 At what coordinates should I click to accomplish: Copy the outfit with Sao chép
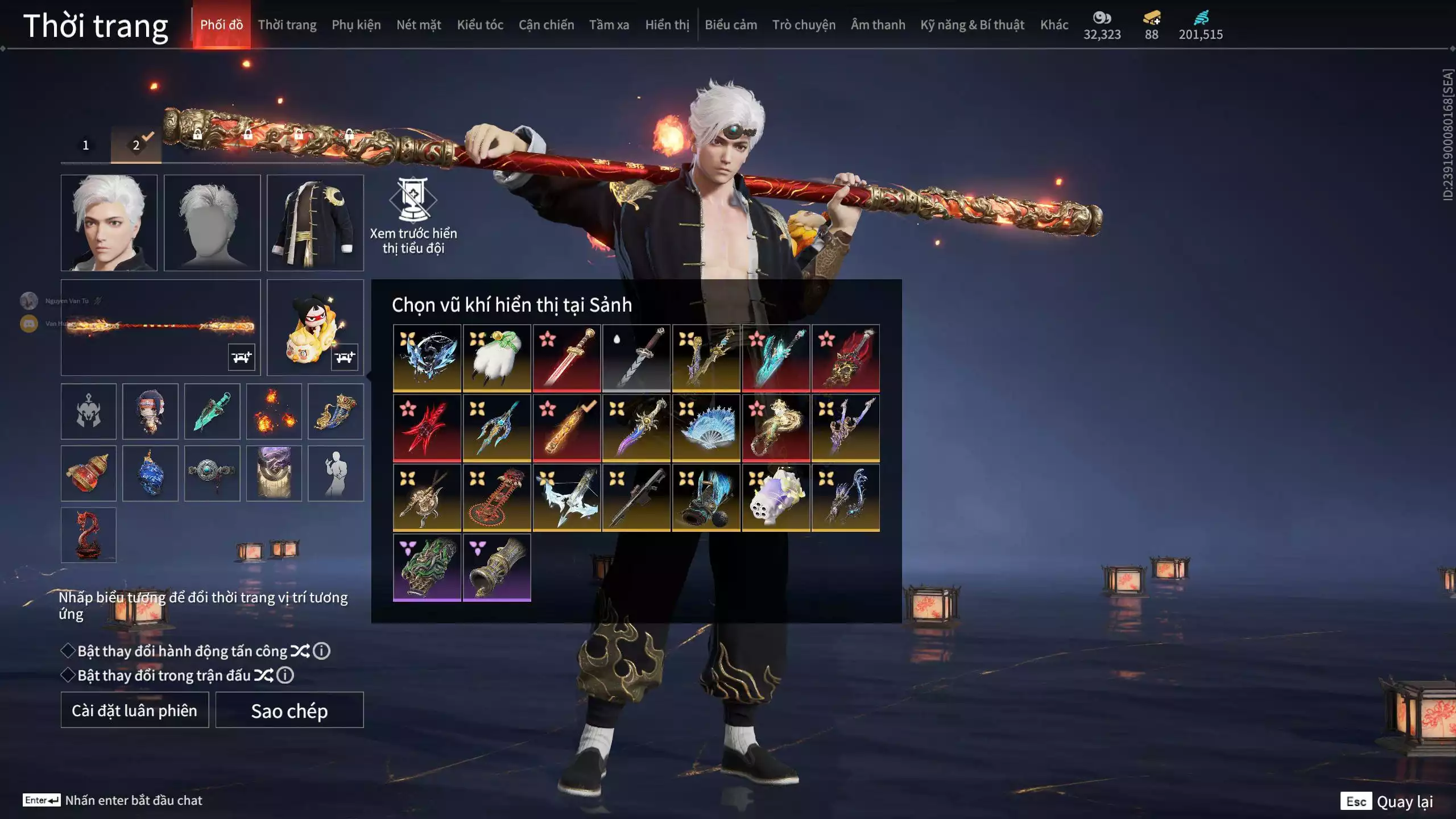(x=289, y=710)
